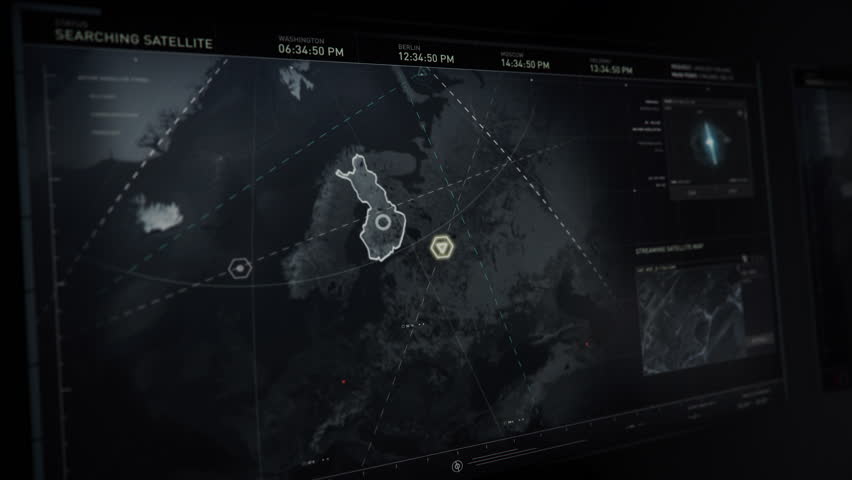The image size is (852, 480).
Task: Select the Berlin time zone clock
Action: pos(427,55)
